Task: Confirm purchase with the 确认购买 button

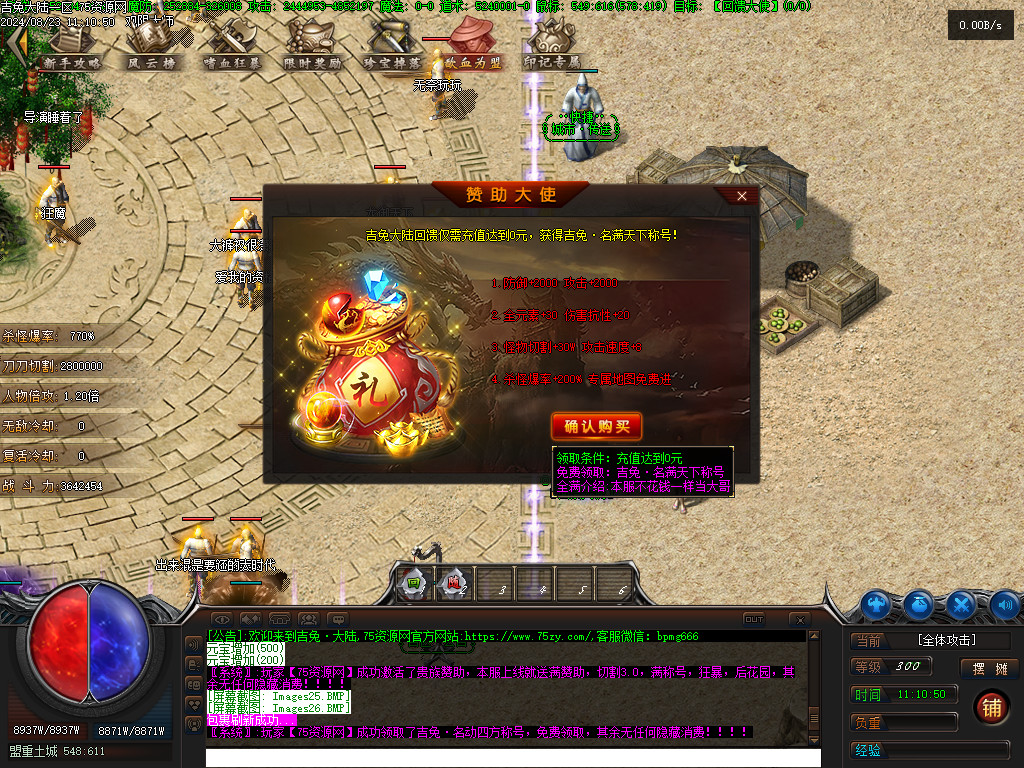Action: [596, 426]
